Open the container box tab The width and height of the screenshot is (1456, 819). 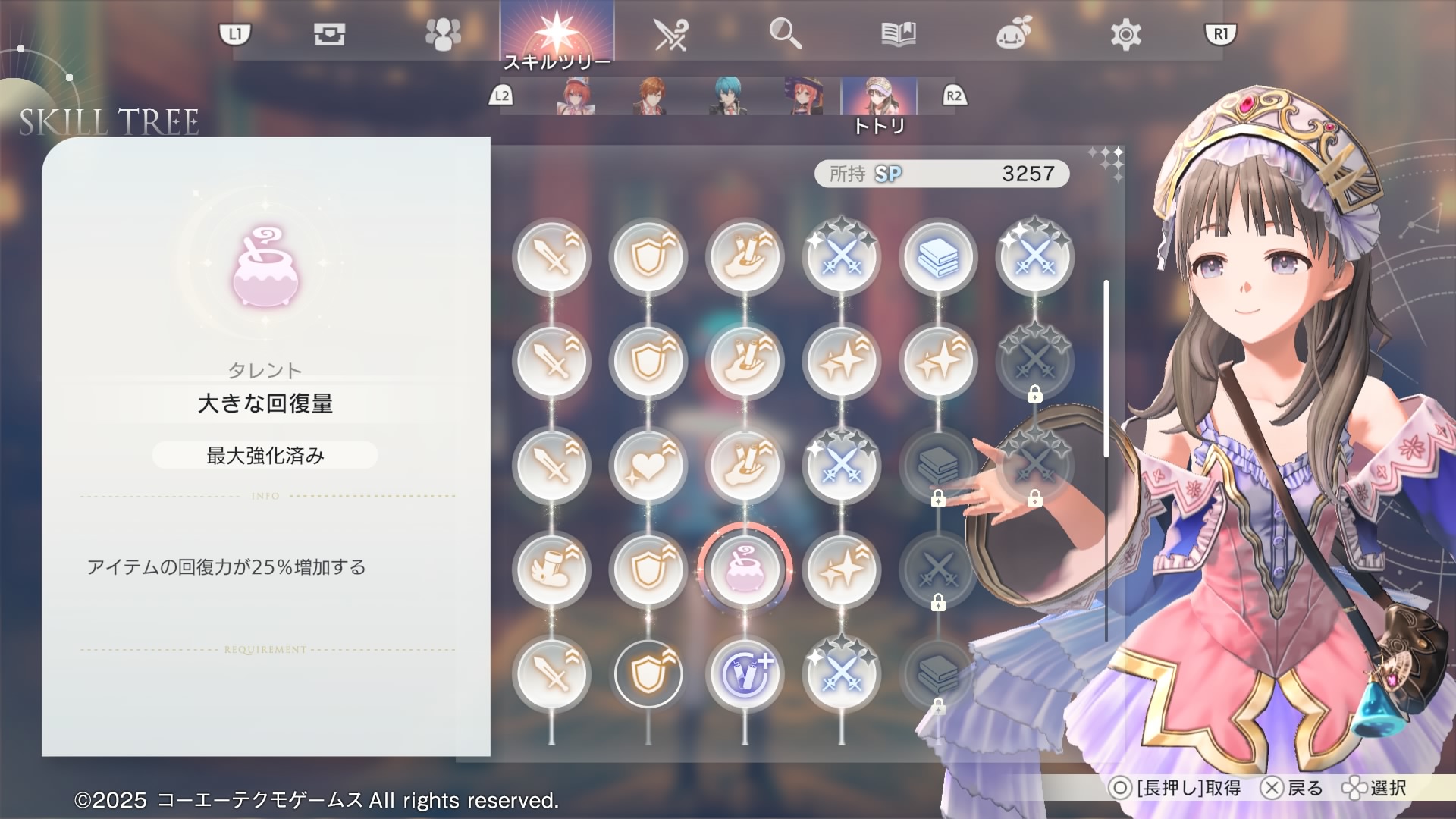[329, 35]
